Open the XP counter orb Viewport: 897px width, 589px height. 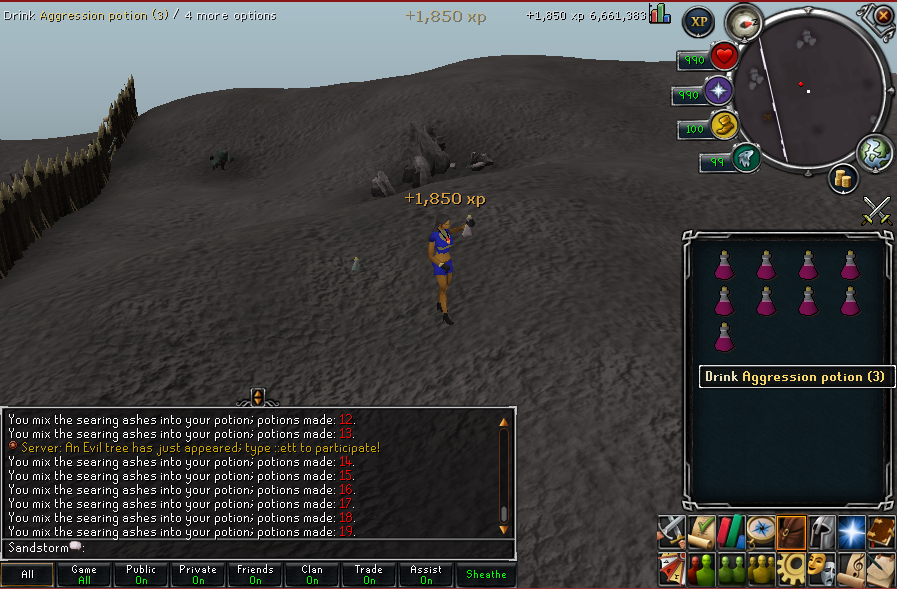698,22
